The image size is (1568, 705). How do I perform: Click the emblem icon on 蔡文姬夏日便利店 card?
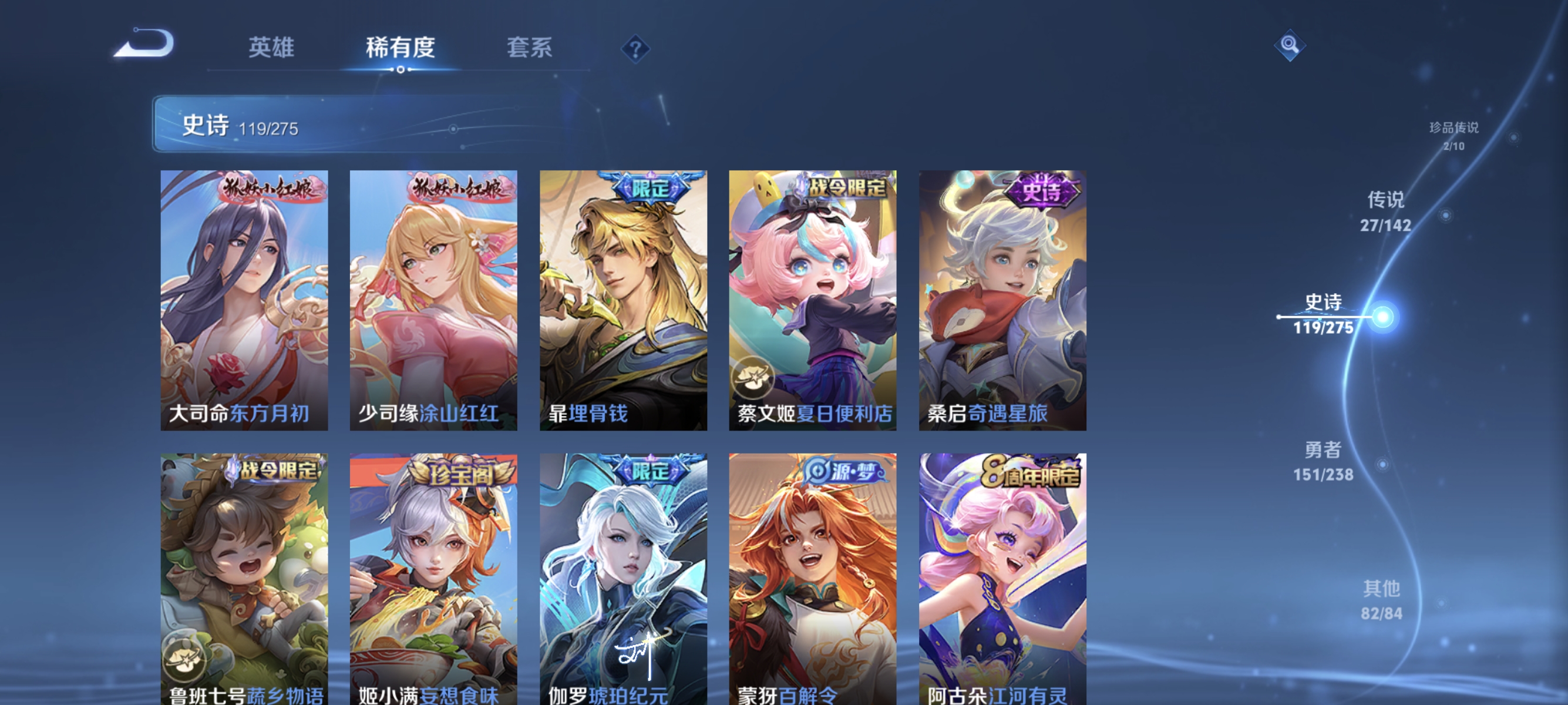click(x=753, y=376)
